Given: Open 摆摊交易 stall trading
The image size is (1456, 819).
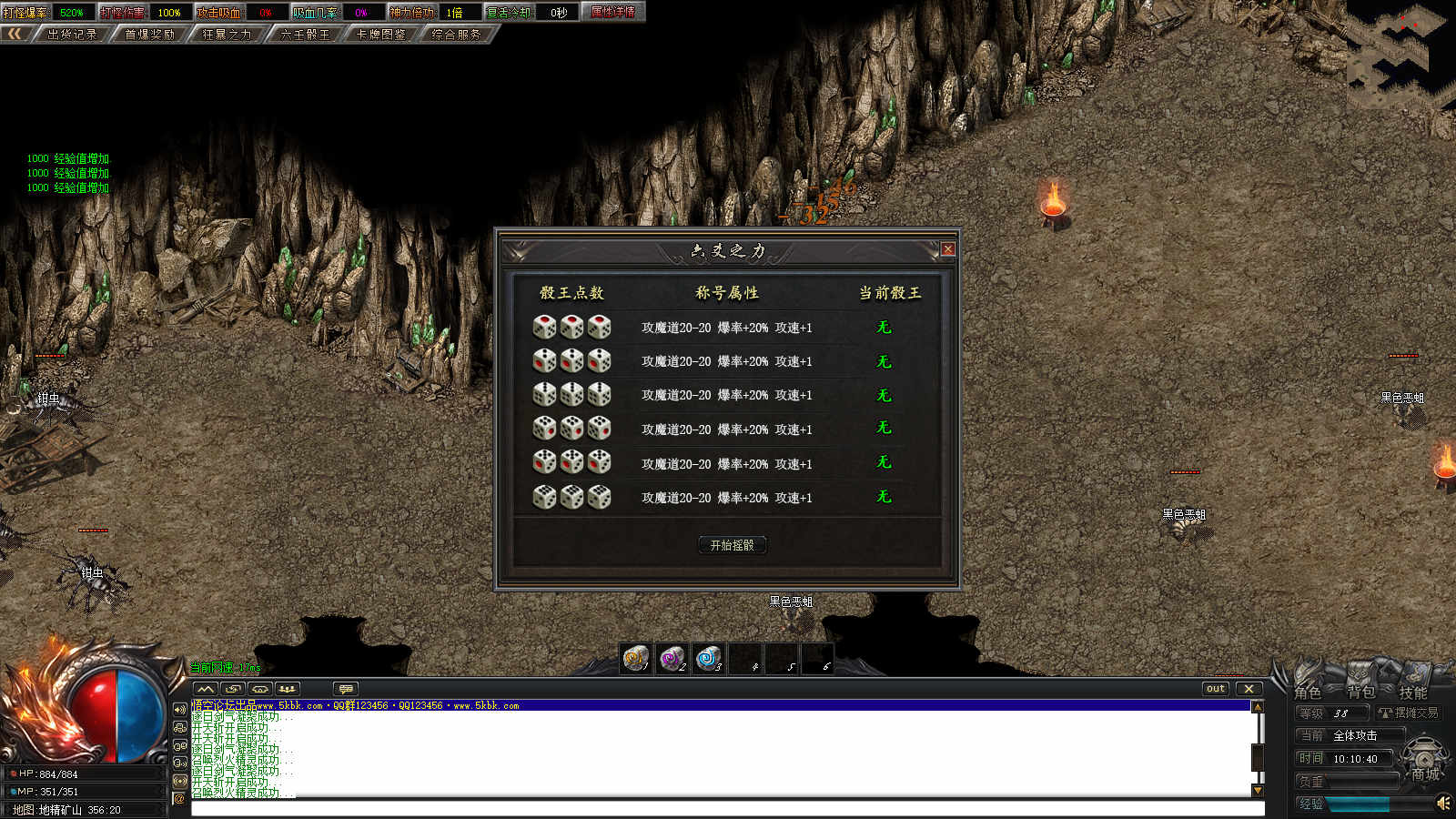Looking at the screenshot, I should click(1410, 713).
